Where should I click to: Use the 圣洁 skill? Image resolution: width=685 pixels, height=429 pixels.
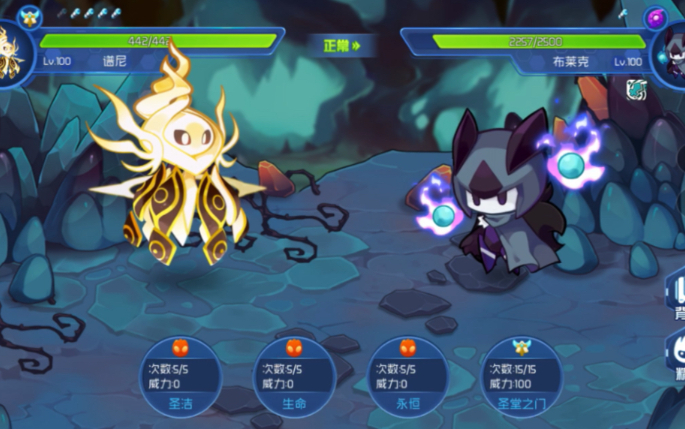click(183, 378)
